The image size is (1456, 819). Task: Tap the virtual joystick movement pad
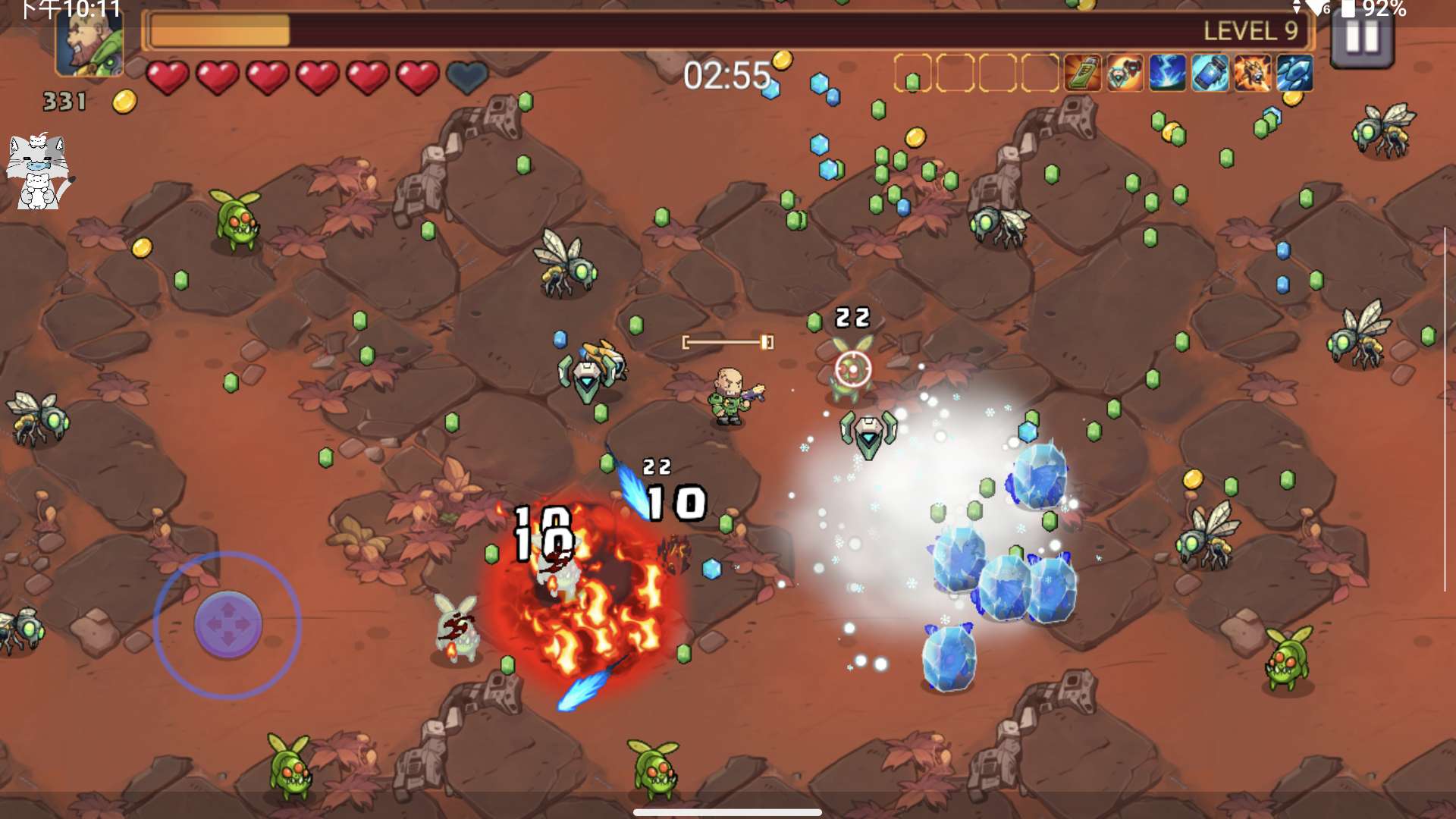pyautogui.click(x=227, y=624)
